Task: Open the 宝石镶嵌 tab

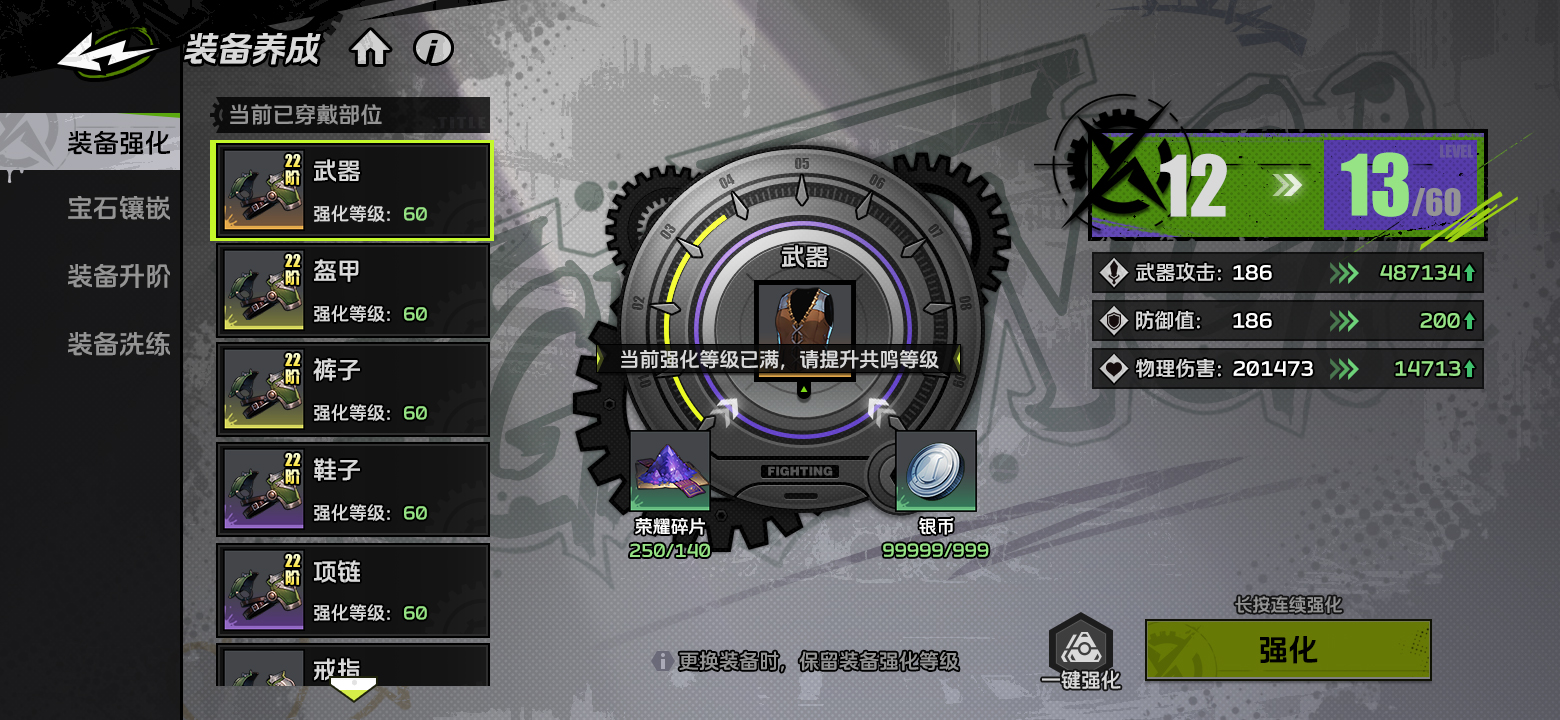Action: (x=118, y=208)
